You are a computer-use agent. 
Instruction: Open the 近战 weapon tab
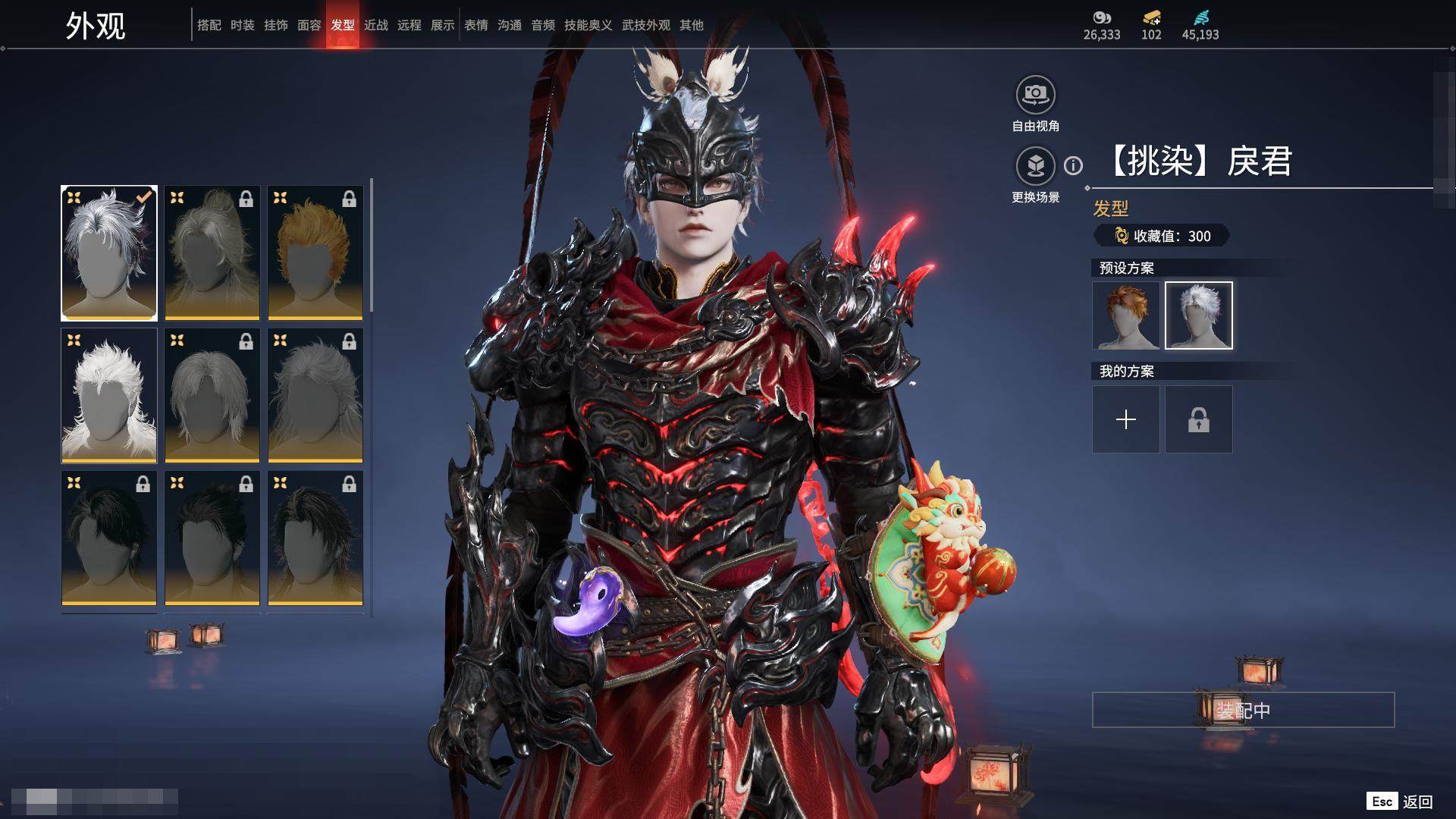click(376, 25)
